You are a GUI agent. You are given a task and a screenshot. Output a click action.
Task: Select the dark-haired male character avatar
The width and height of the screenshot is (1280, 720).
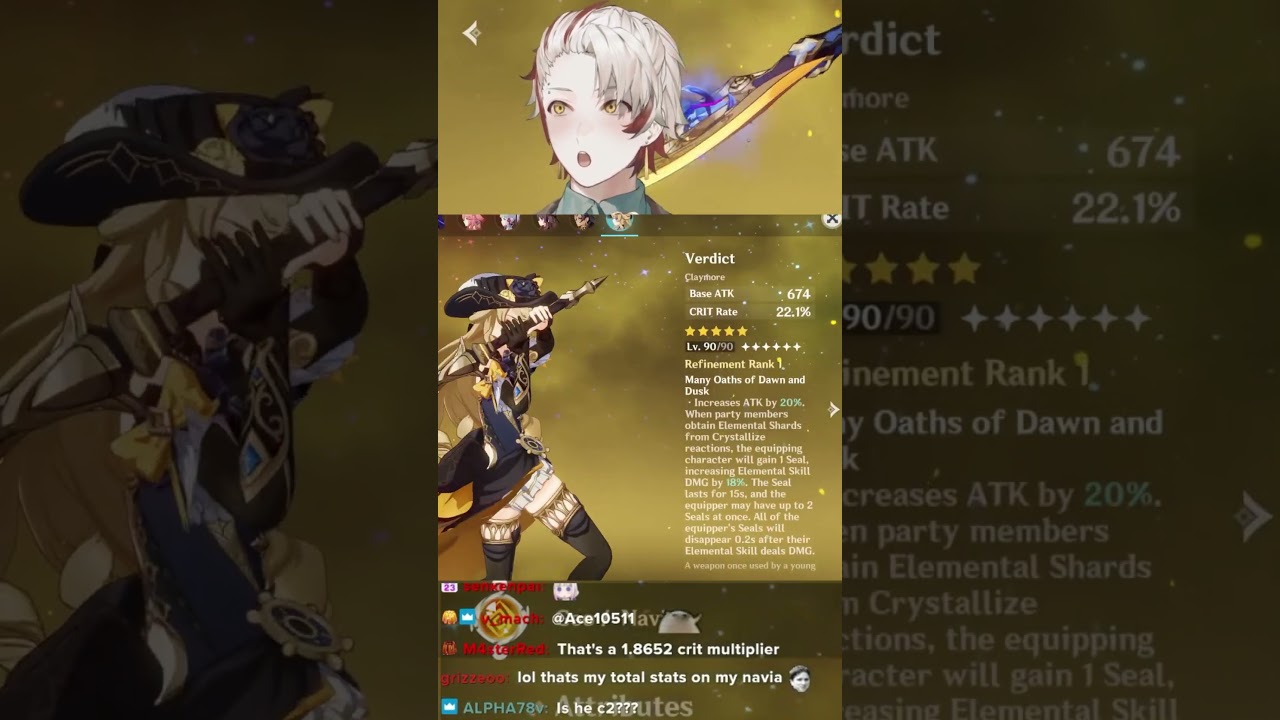[582, 222]
